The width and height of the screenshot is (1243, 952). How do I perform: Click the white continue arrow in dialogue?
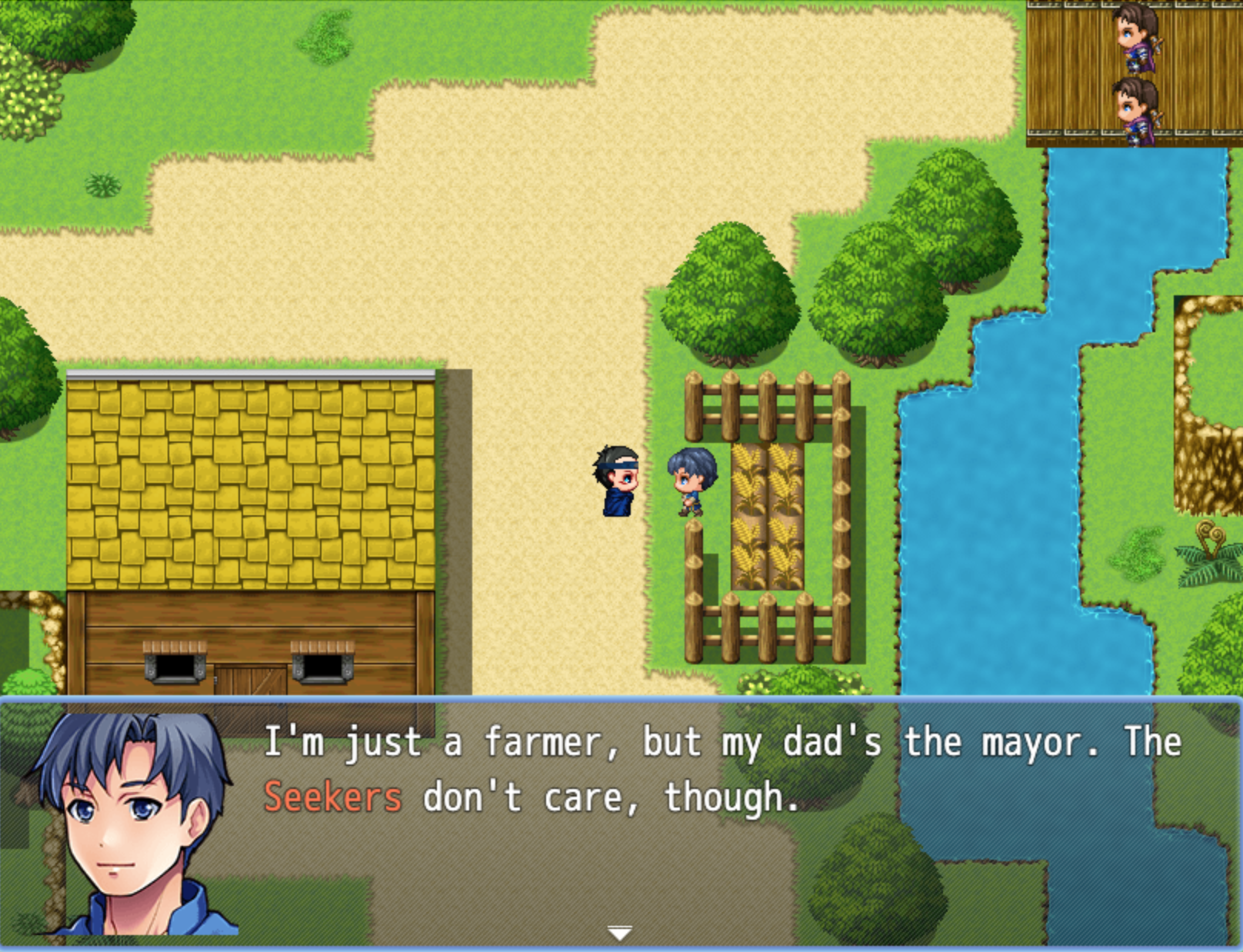[x=620, y=933]
